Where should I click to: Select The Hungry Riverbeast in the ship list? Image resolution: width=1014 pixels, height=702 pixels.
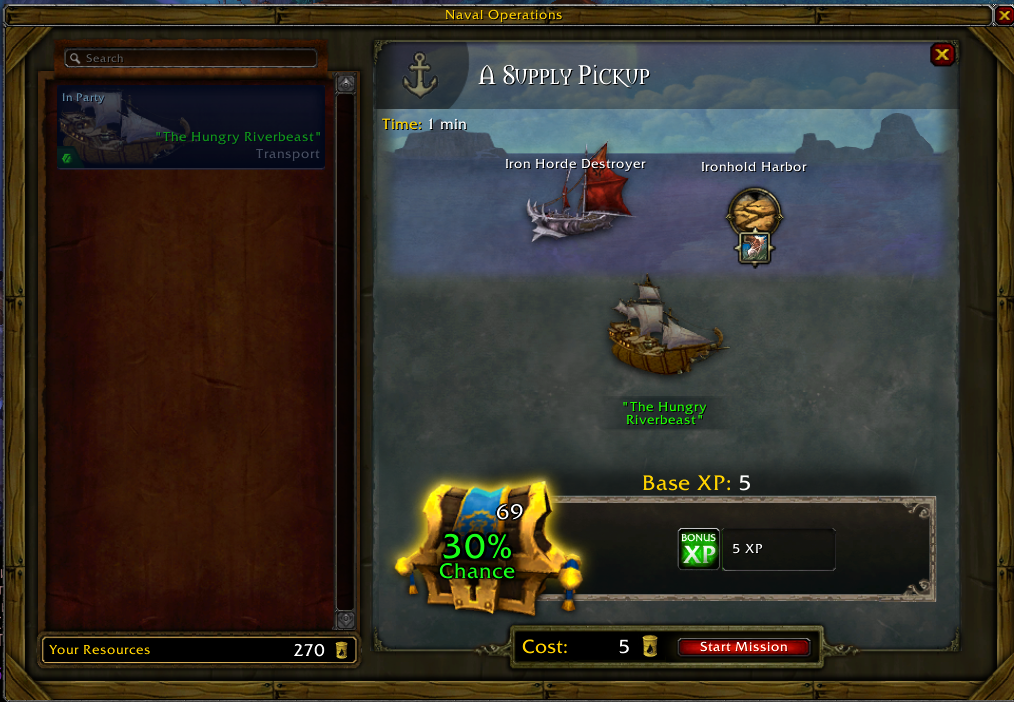191,127
